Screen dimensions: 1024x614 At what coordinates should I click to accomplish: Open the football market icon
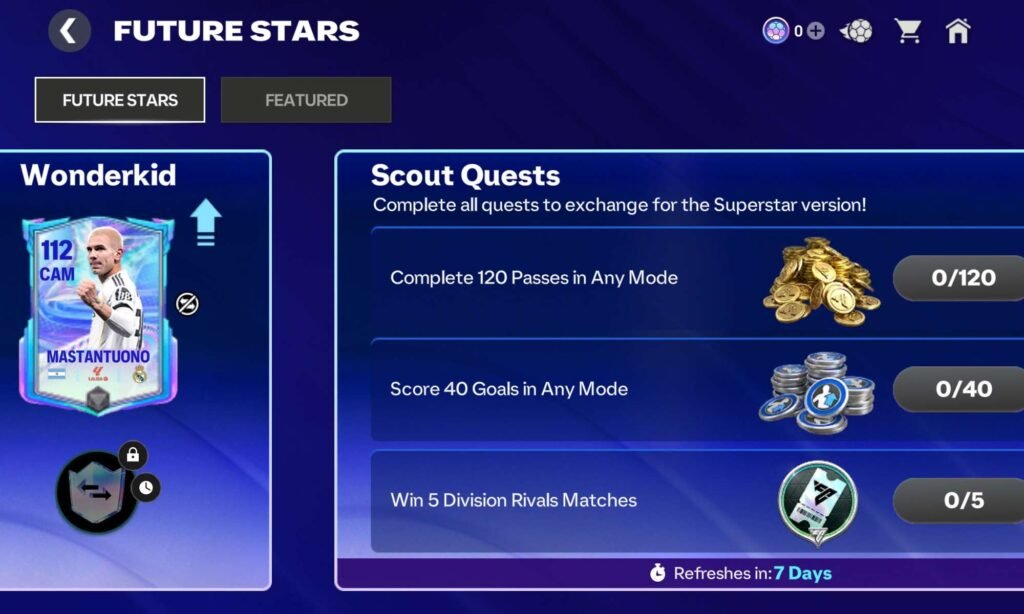coord(856,31)
